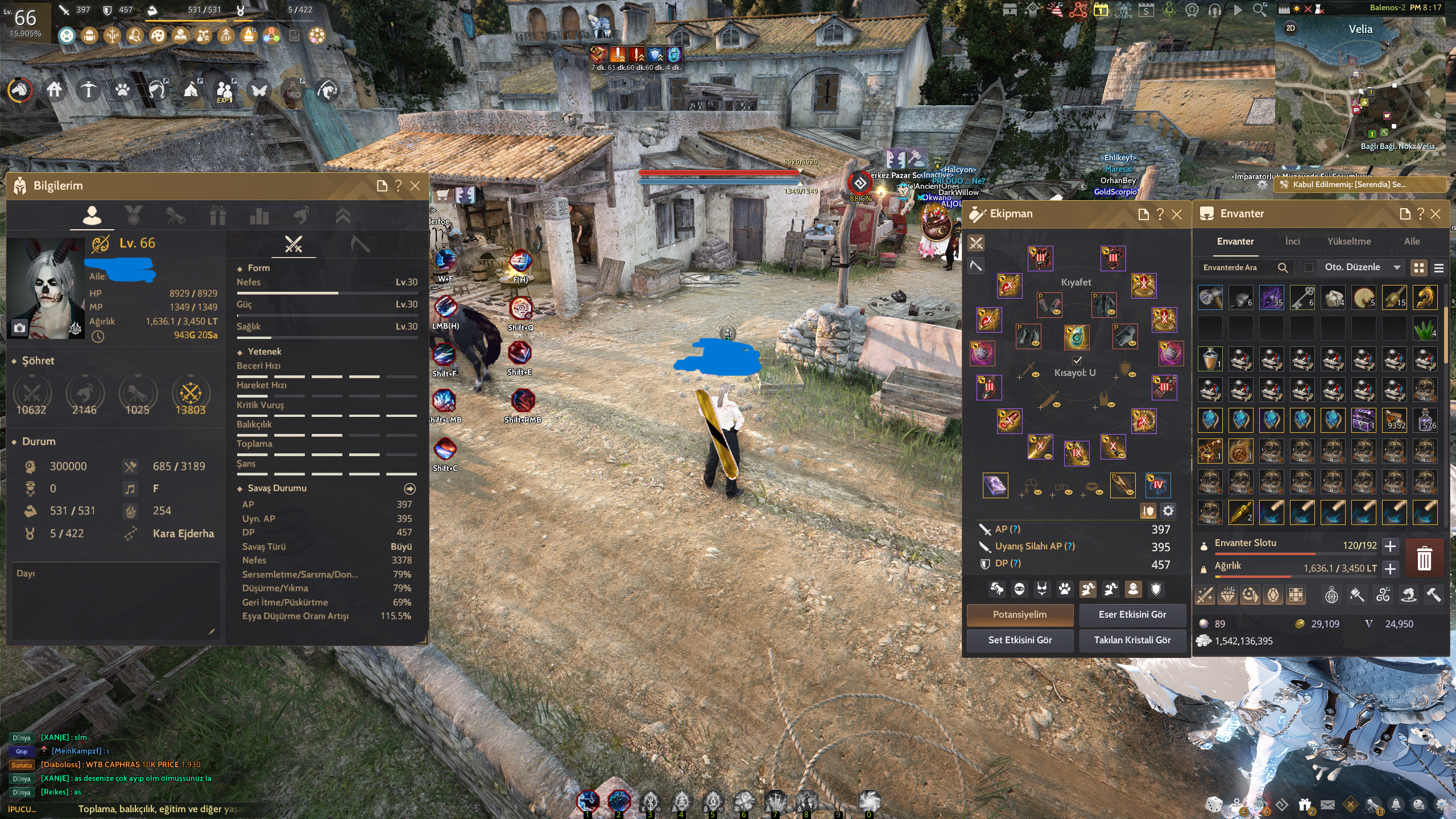1456x819 pixels.
Task: Close the Envanter inventory window
Action: tap(1436, 214)
